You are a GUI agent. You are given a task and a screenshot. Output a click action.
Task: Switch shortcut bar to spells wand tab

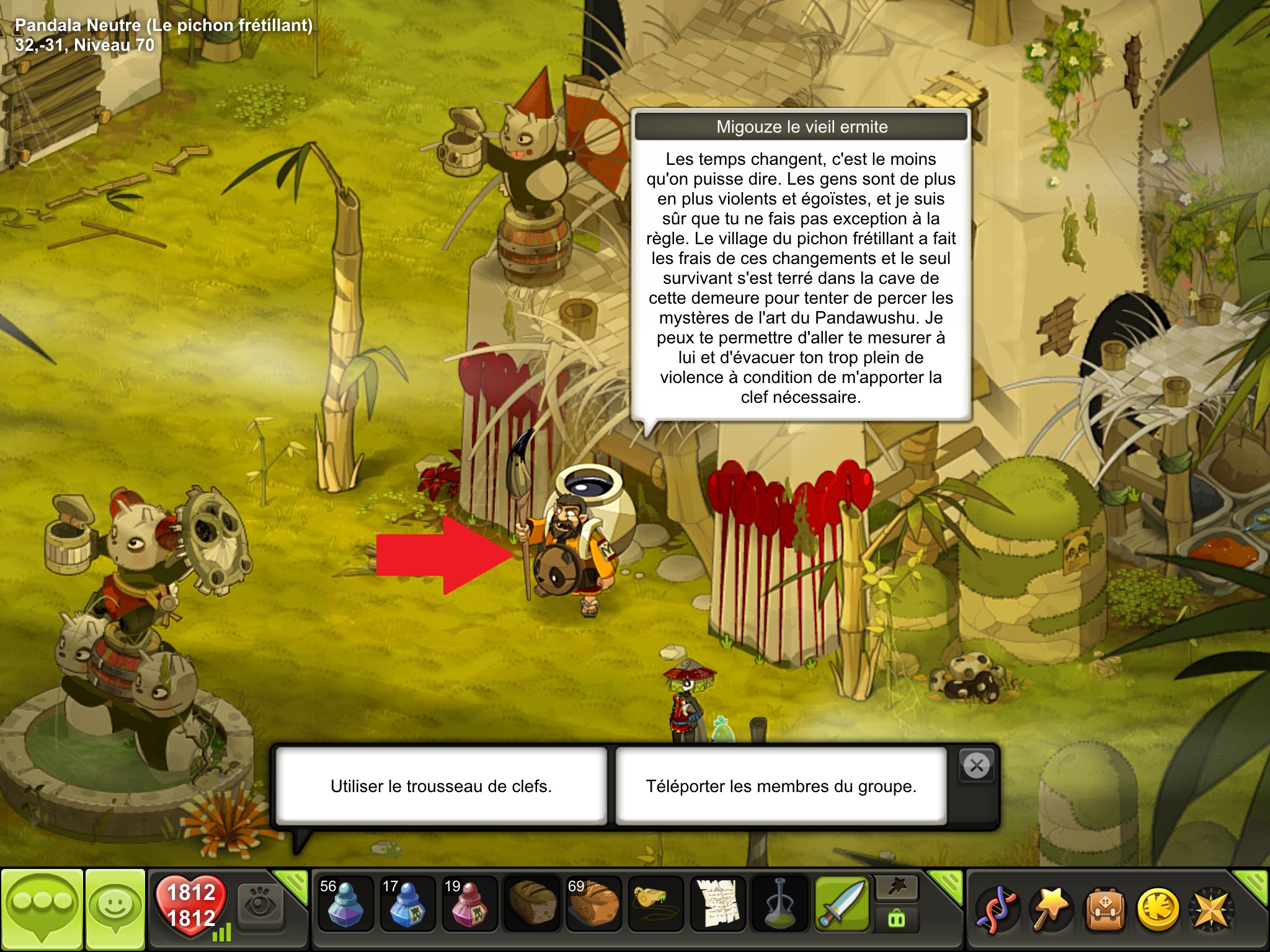tap(897, 889)
